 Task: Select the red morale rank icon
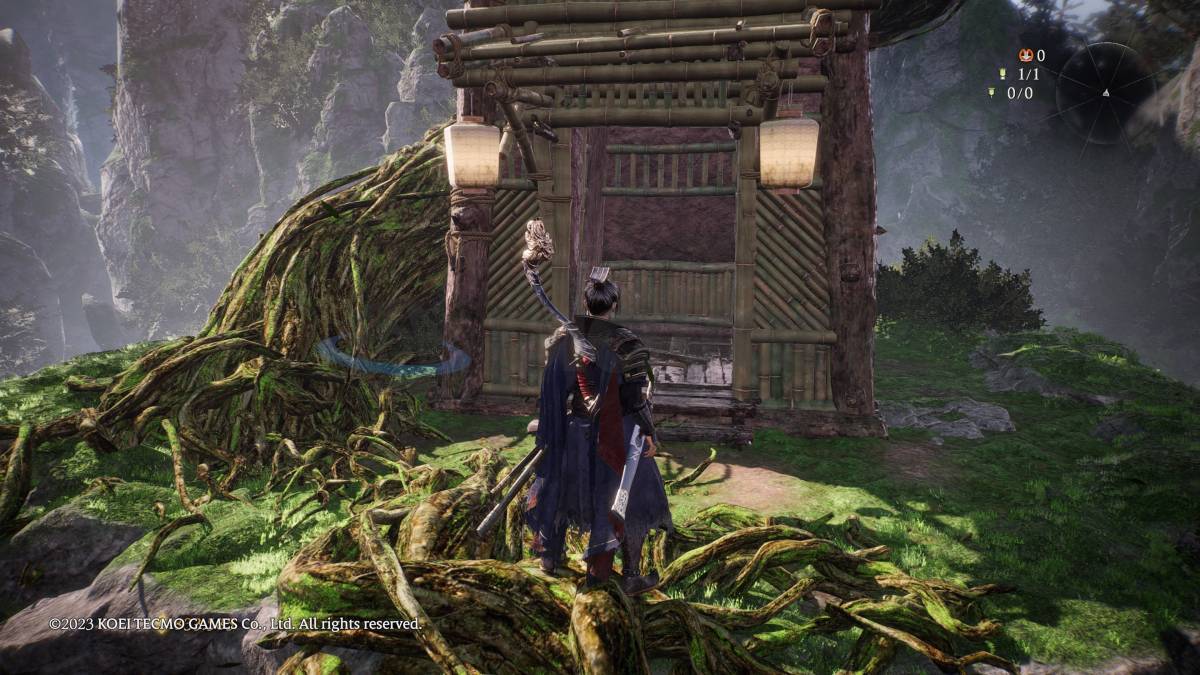coord(1025,56)
